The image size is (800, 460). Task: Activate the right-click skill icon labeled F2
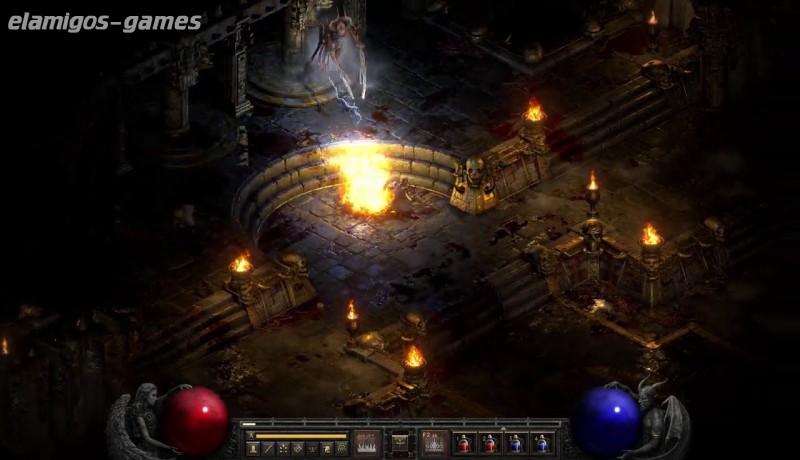433,442
